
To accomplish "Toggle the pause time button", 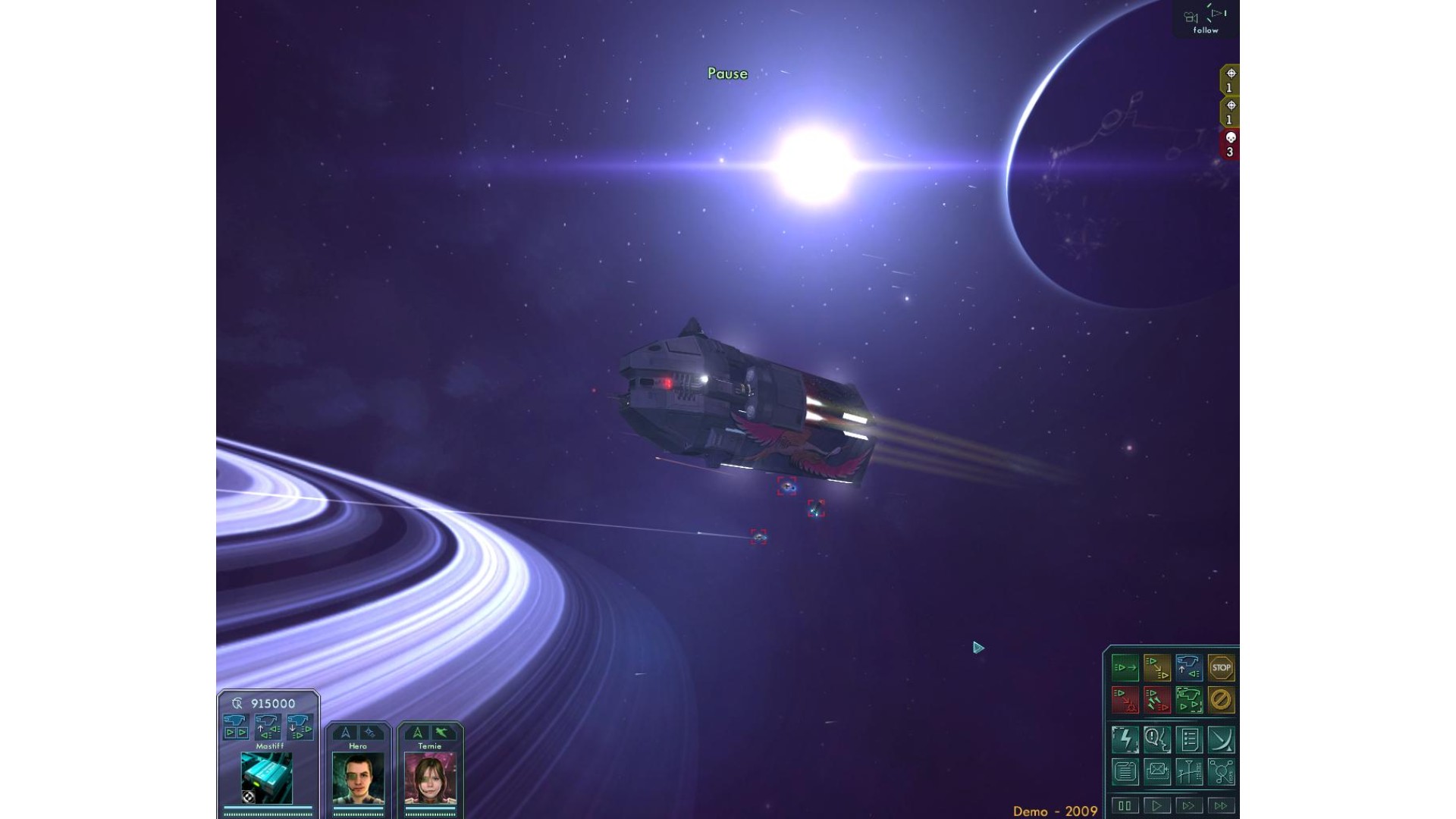I will click(x=1125, y=805).
